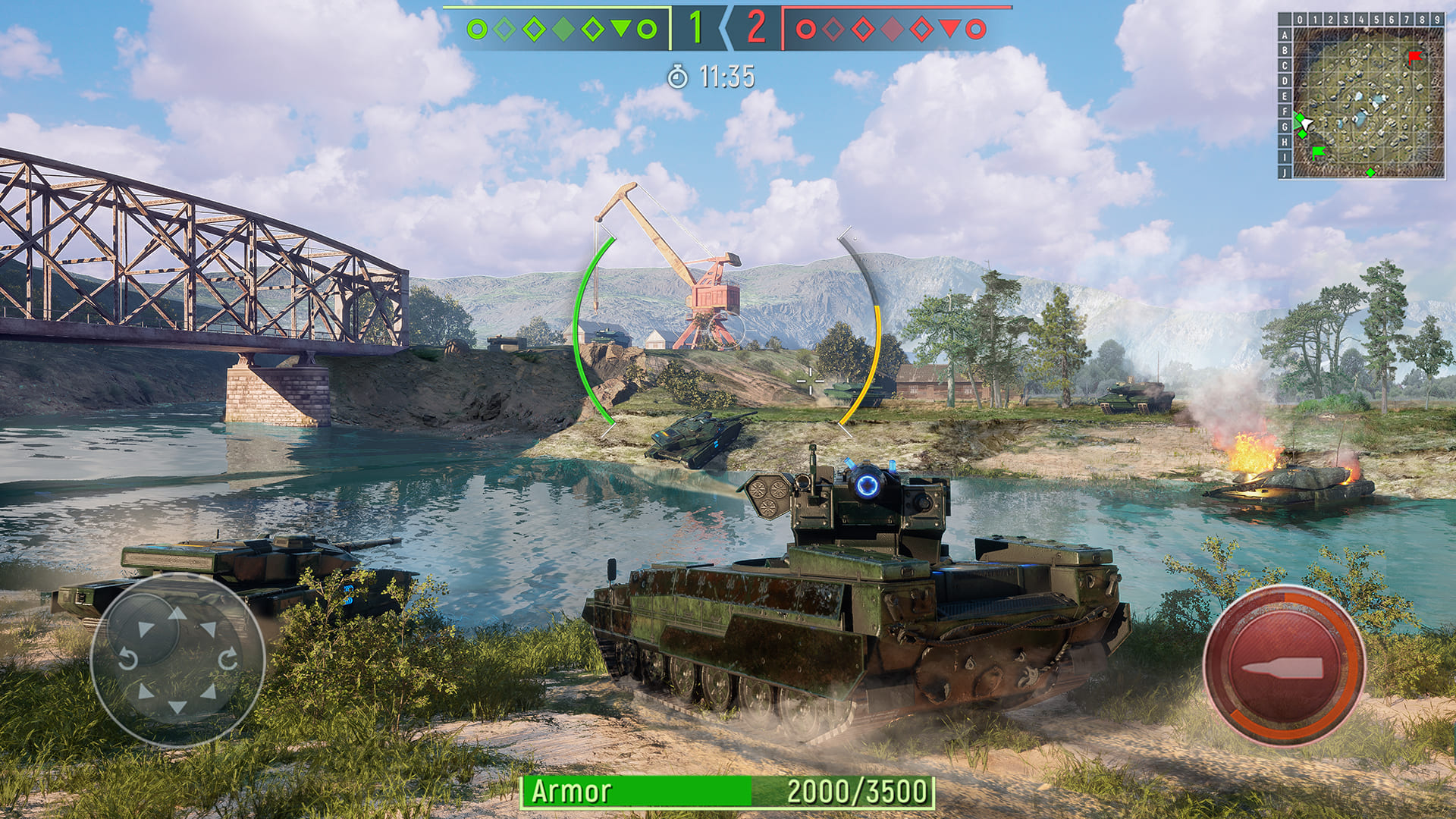Click the white player cone marker on minimap
Screen dimensions: 1456x819
tap(1306, 124)
